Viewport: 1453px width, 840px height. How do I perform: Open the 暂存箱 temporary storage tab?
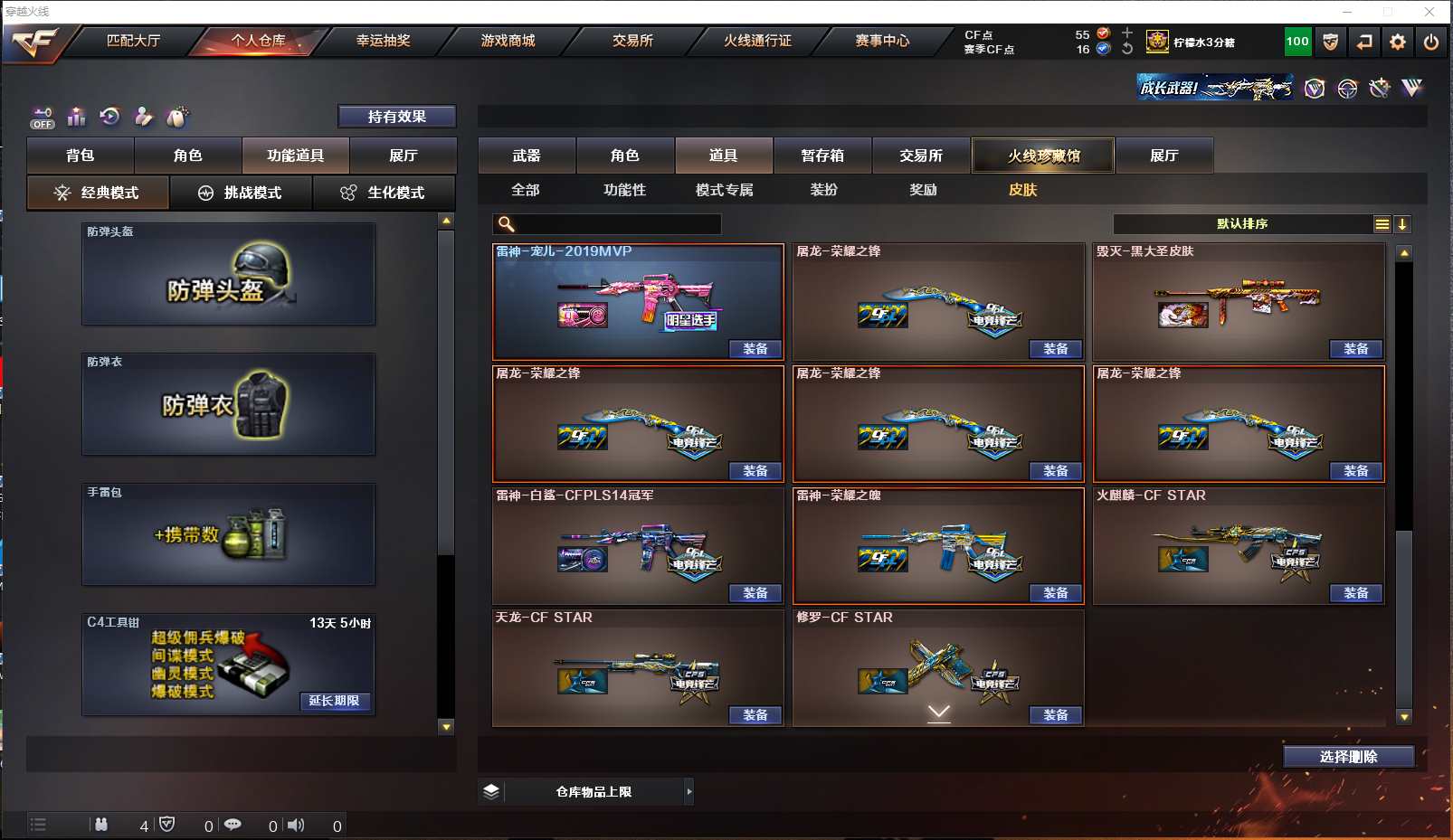pos(822,156)
